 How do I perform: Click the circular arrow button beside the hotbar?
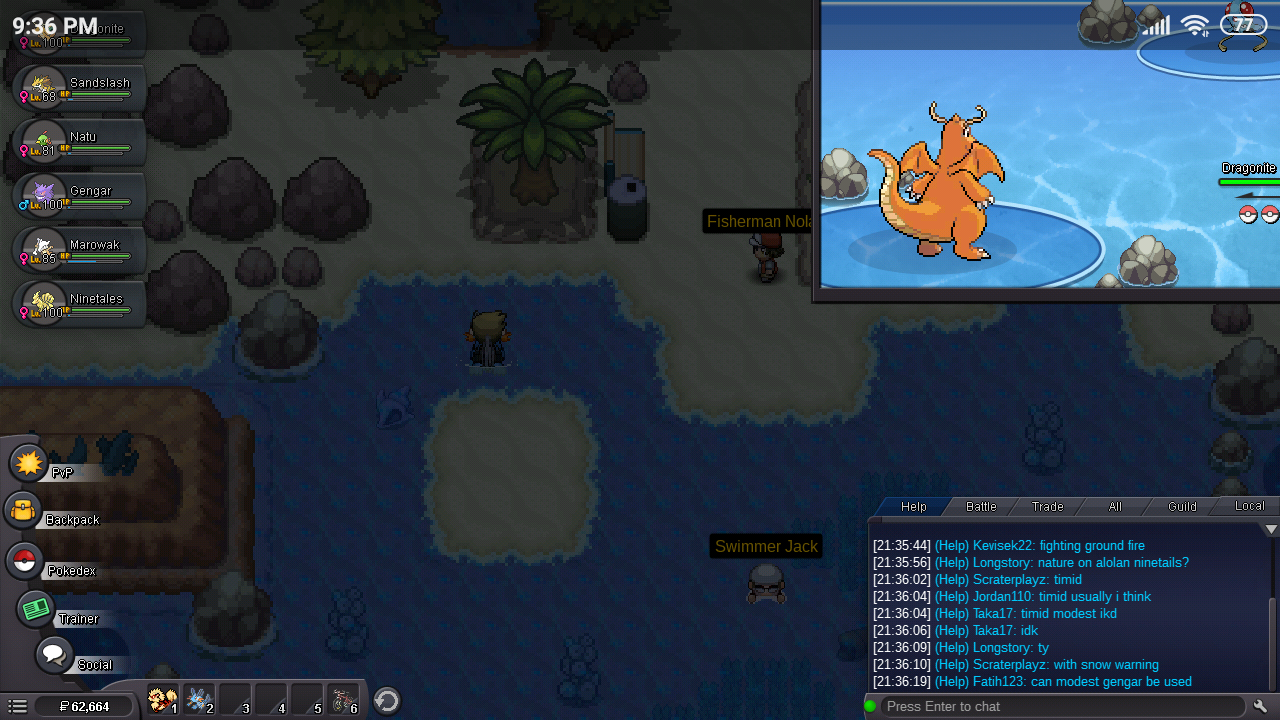(387, 700)
